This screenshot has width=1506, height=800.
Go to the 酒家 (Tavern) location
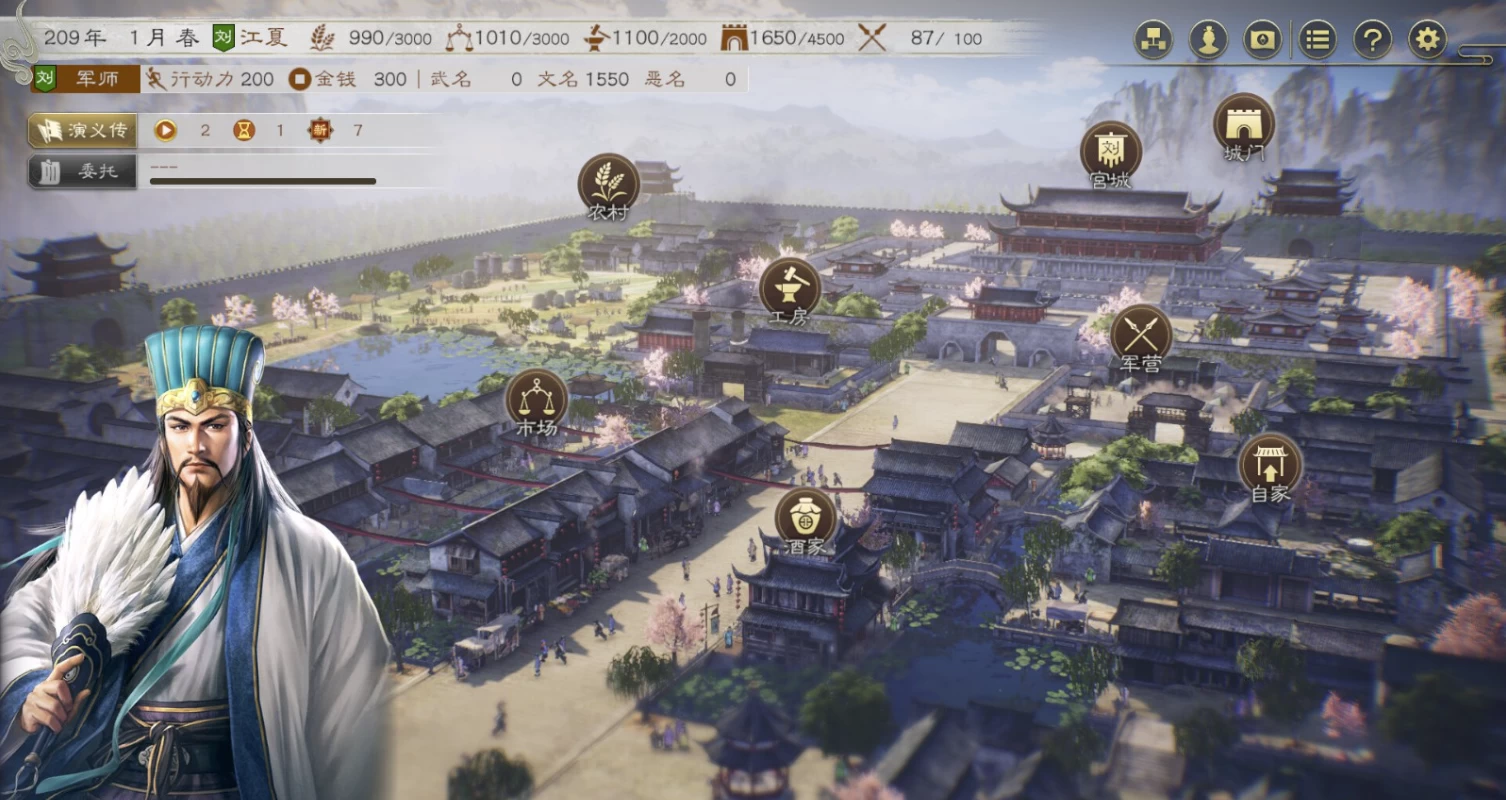tap(805, 518)
